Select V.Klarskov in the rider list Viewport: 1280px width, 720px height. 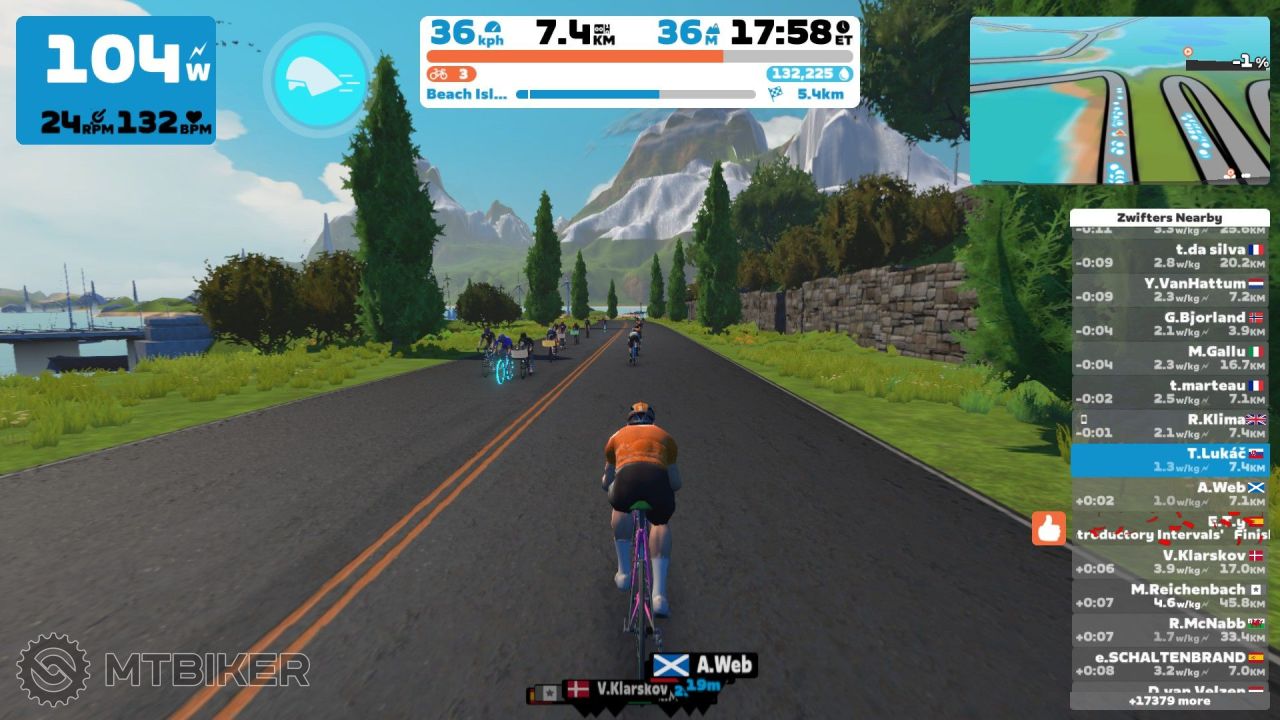[1170, 562]
